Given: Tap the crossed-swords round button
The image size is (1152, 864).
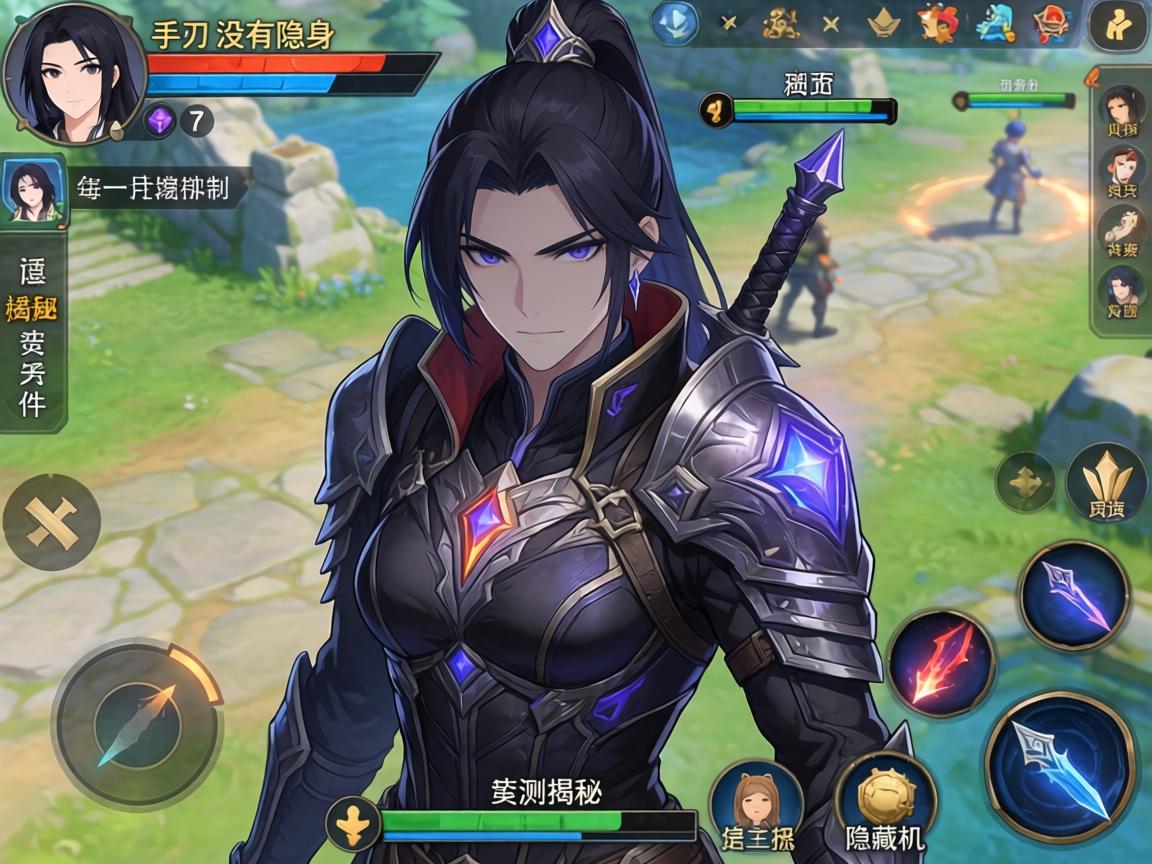Looking at the screenshot, I should [x=52, y=521].
